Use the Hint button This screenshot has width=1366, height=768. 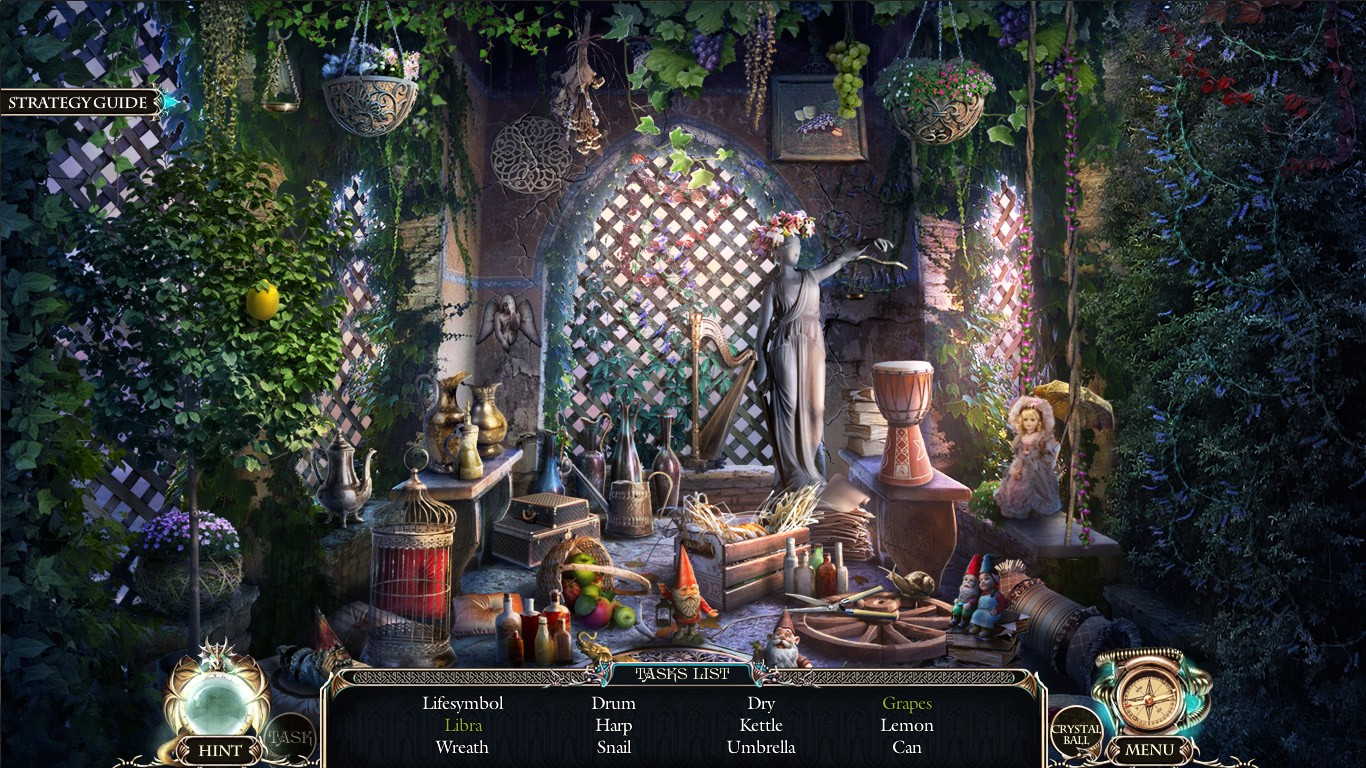pos(220,750)
